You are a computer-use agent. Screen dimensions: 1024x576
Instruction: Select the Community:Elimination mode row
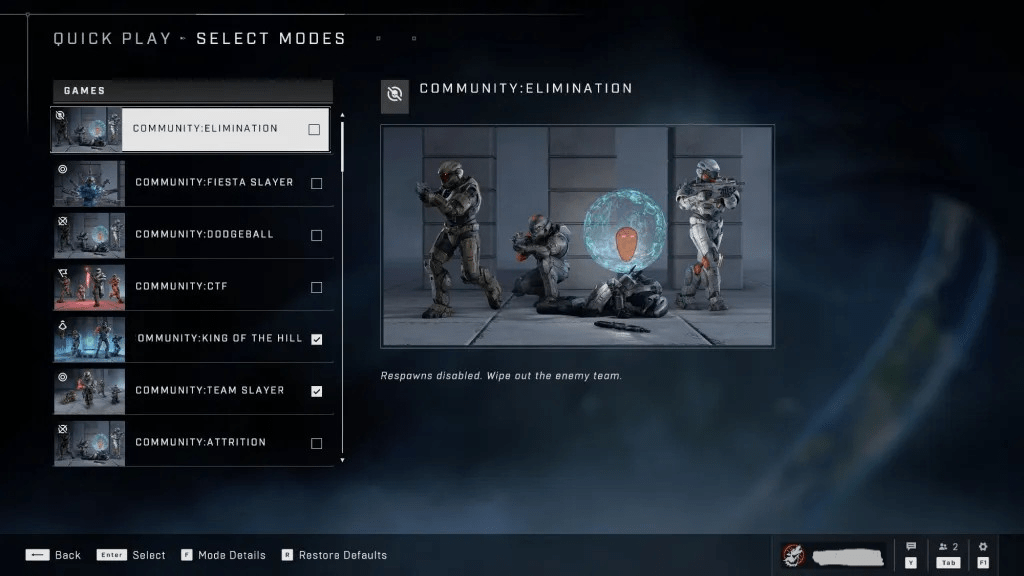205,129
